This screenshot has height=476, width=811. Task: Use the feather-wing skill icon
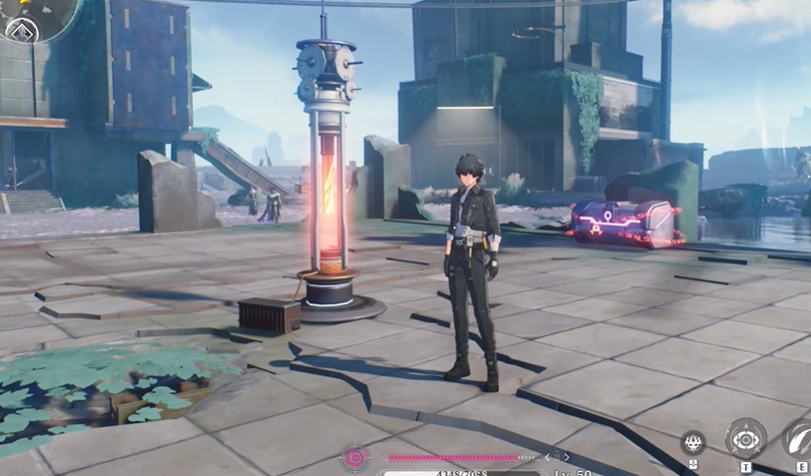pyautogui.click(x=799, y=438)
